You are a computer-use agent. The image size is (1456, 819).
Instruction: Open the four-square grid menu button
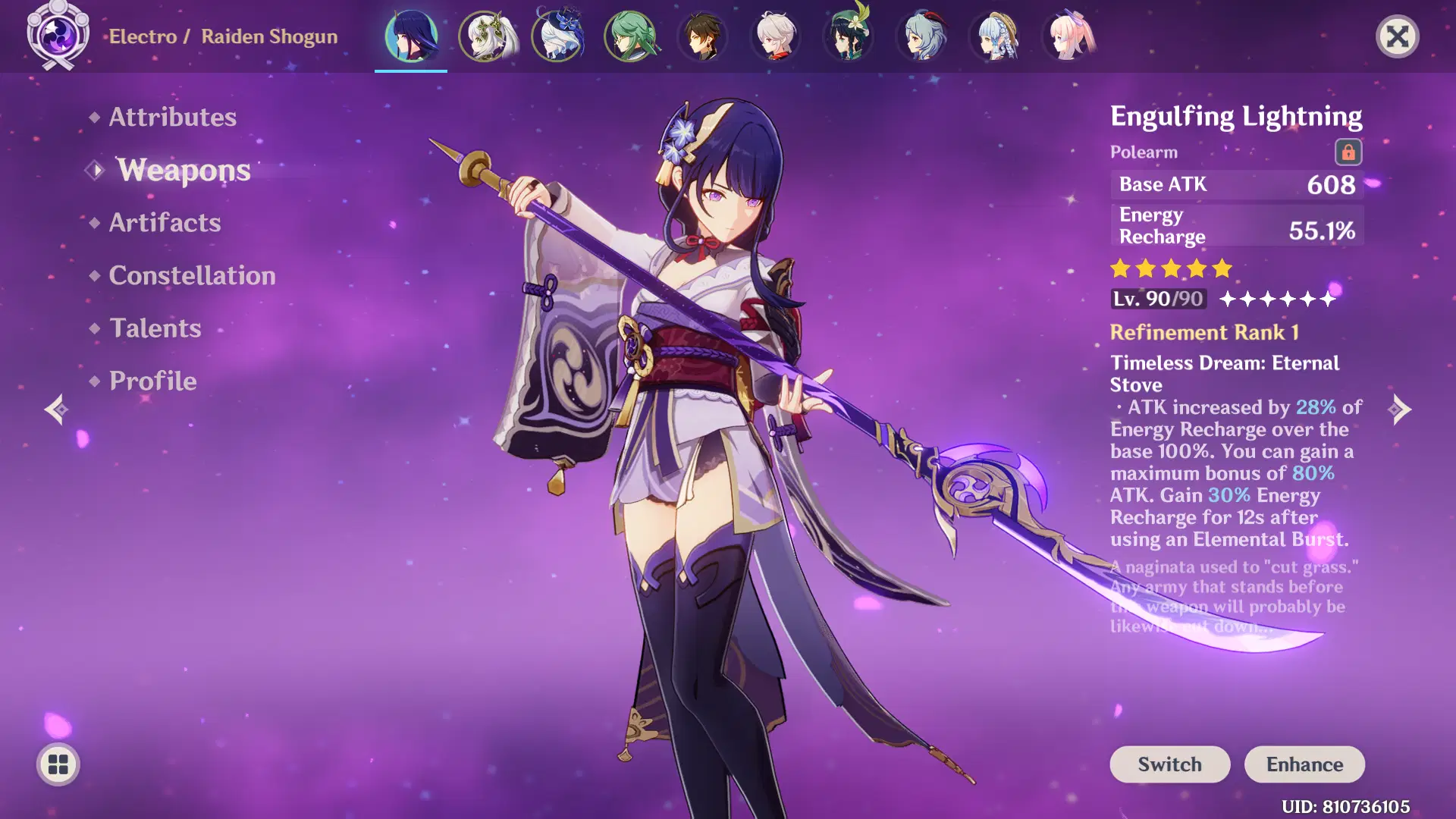click(x=58, y=764)
